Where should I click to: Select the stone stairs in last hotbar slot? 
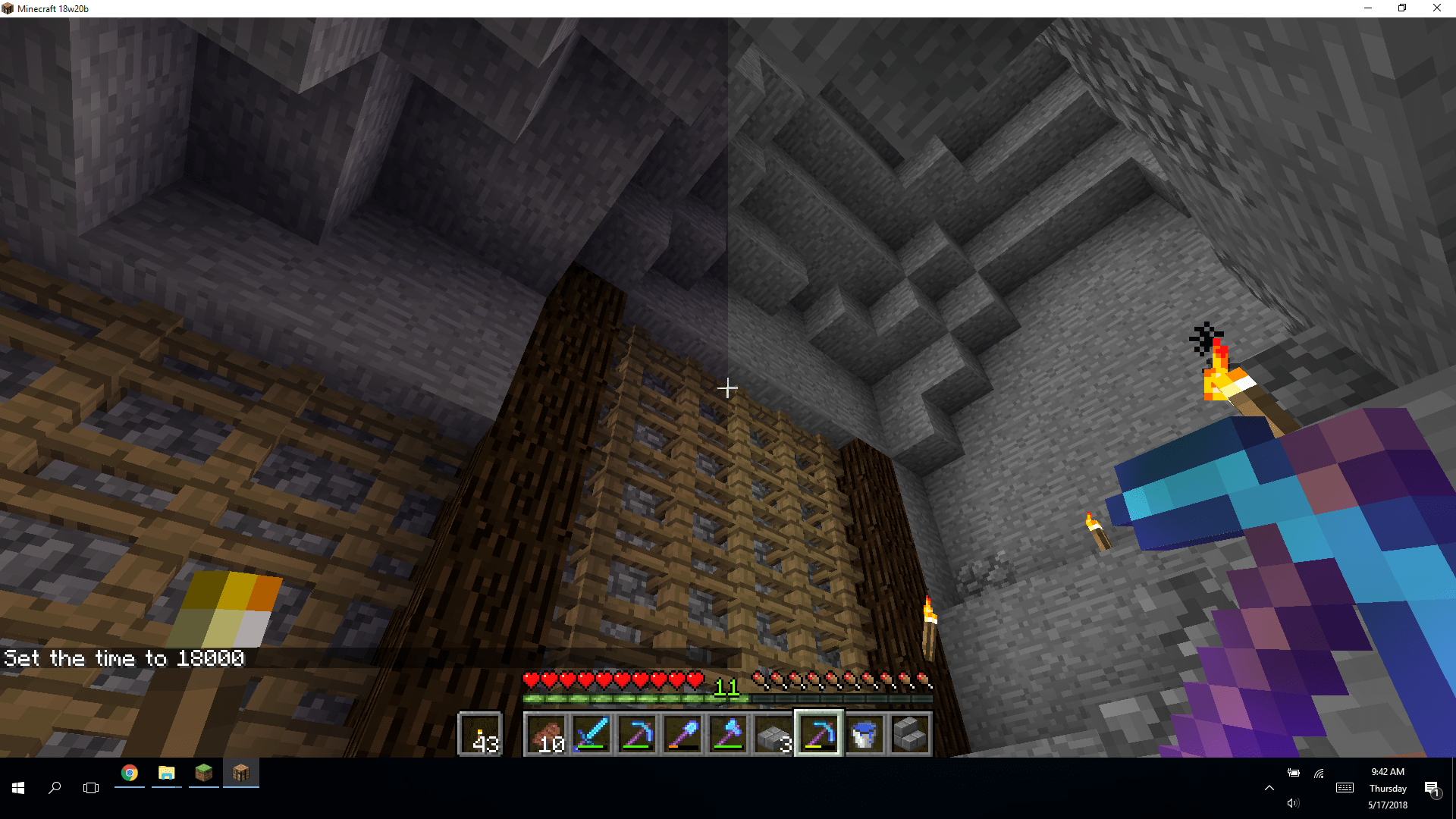[x=910, y=733]
